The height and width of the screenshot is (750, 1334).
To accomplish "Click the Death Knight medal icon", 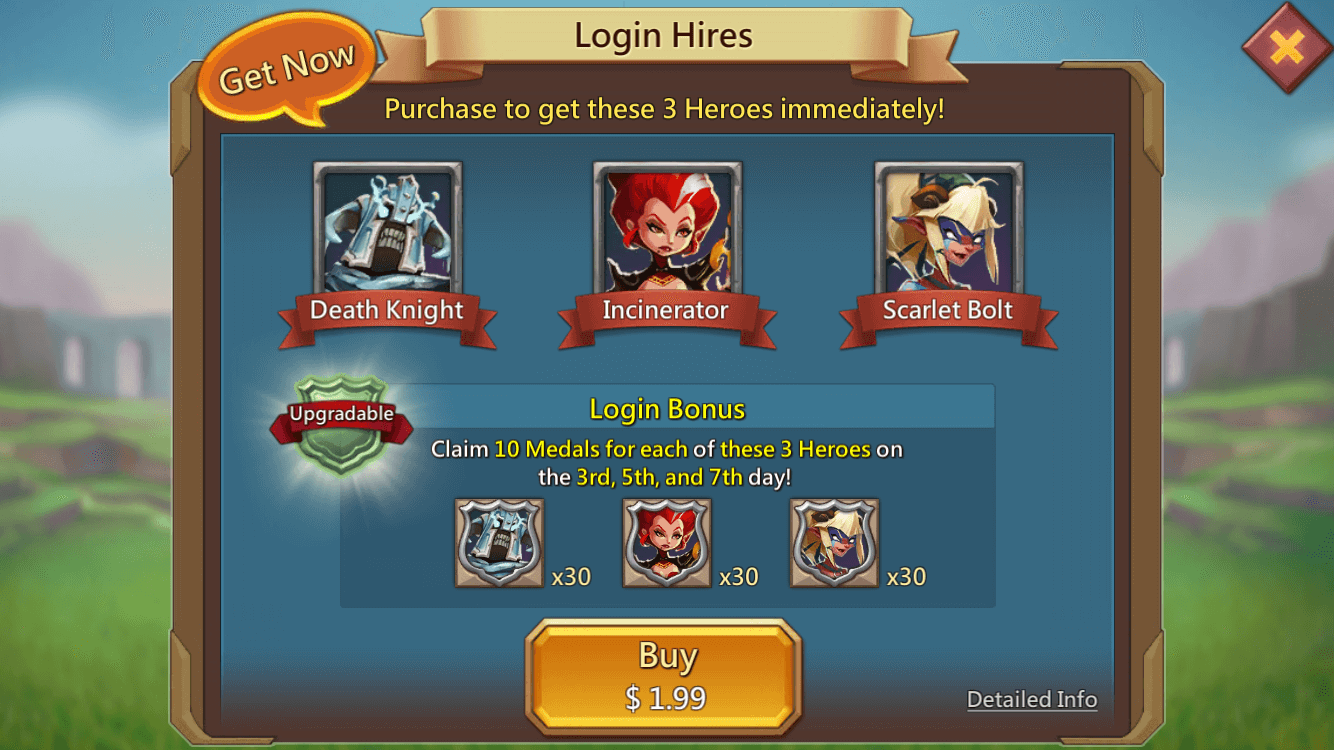I will click(500, 542).
